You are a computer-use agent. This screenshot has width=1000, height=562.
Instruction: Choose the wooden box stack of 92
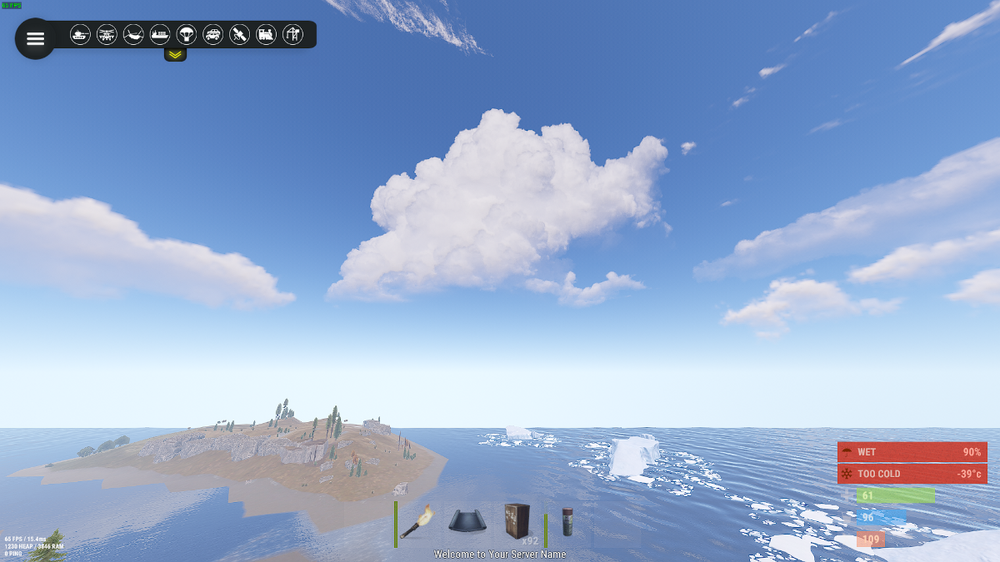point(519,522)
